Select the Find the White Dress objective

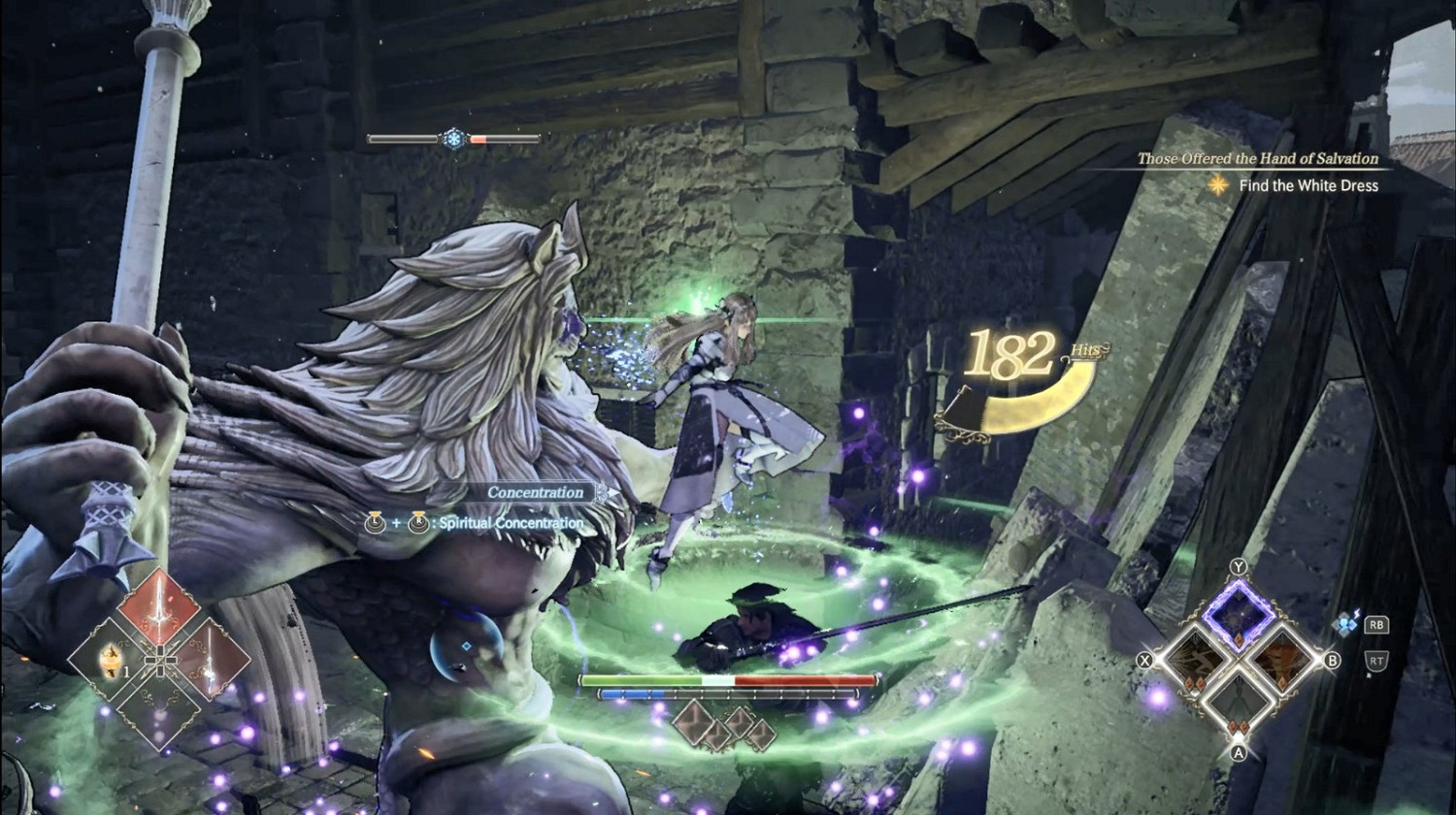[1307, 184]
